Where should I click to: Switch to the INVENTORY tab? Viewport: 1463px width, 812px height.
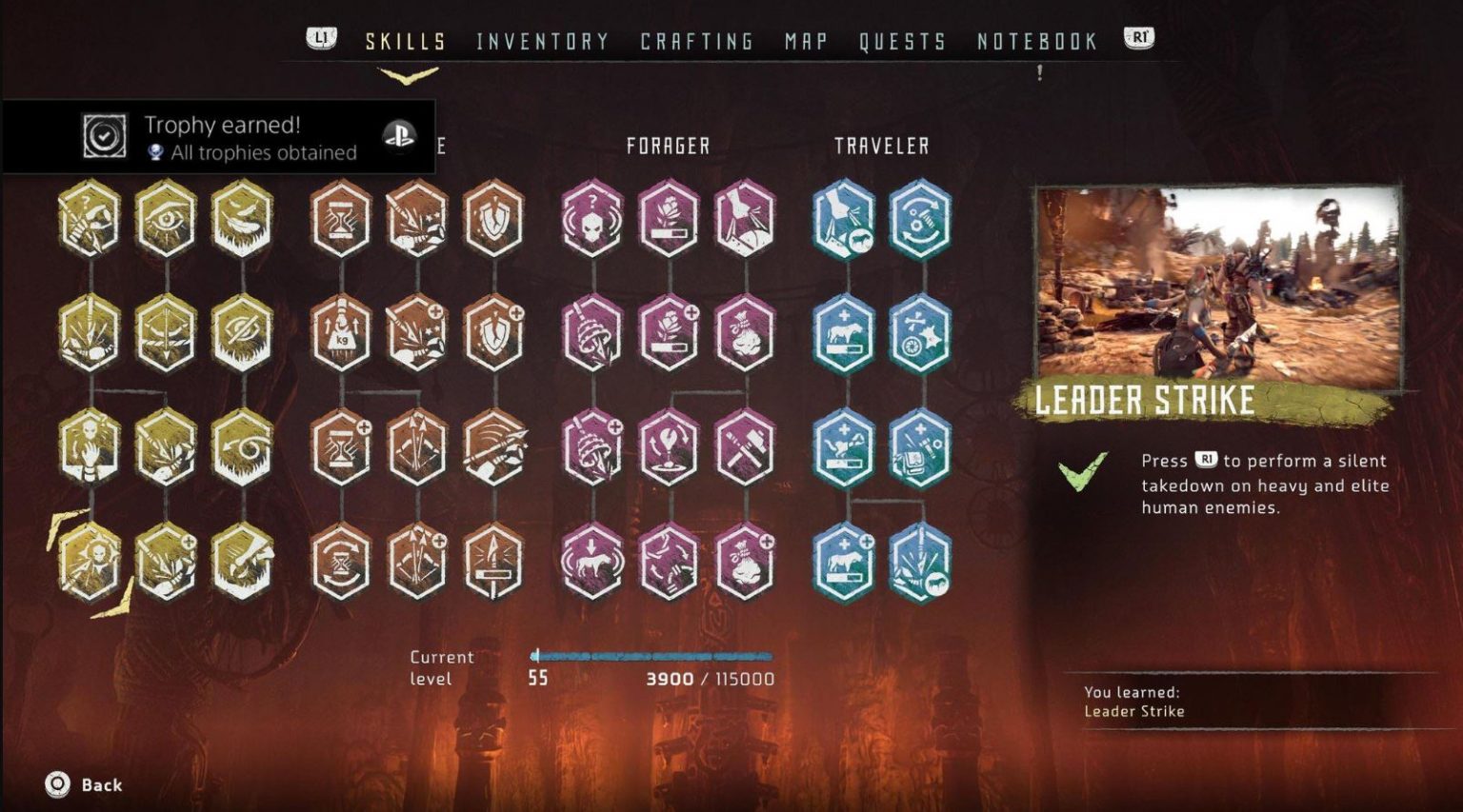click(x=542, y=41)
